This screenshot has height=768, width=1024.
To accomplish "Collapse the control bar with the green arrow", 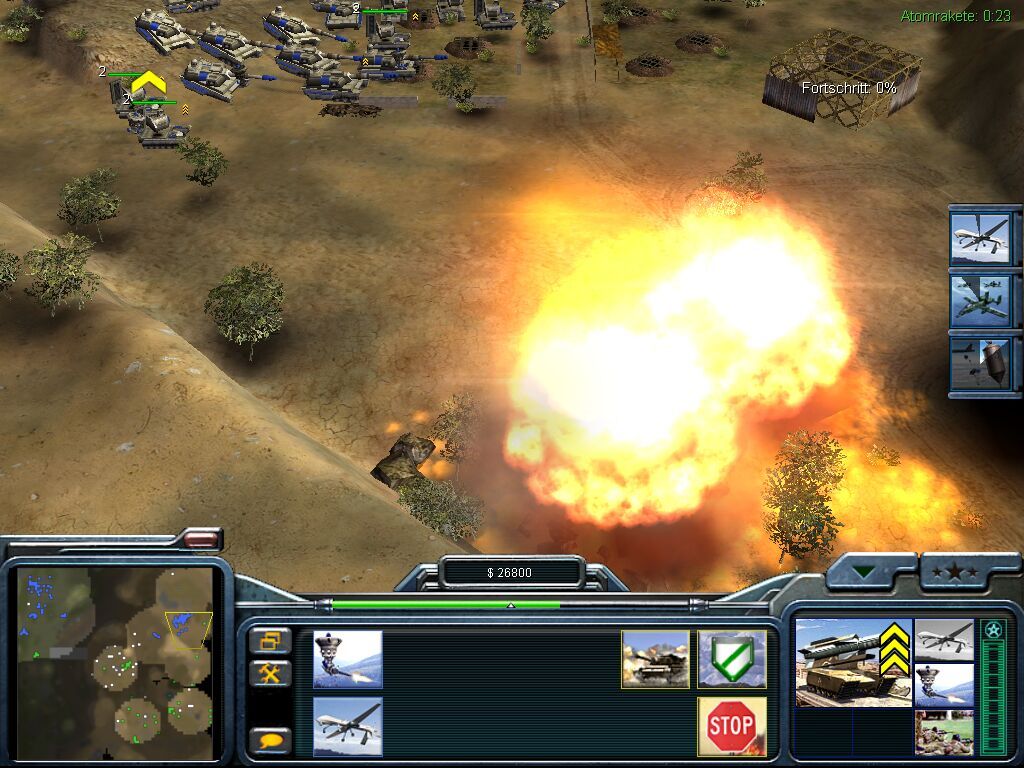I will coord(863,572).
